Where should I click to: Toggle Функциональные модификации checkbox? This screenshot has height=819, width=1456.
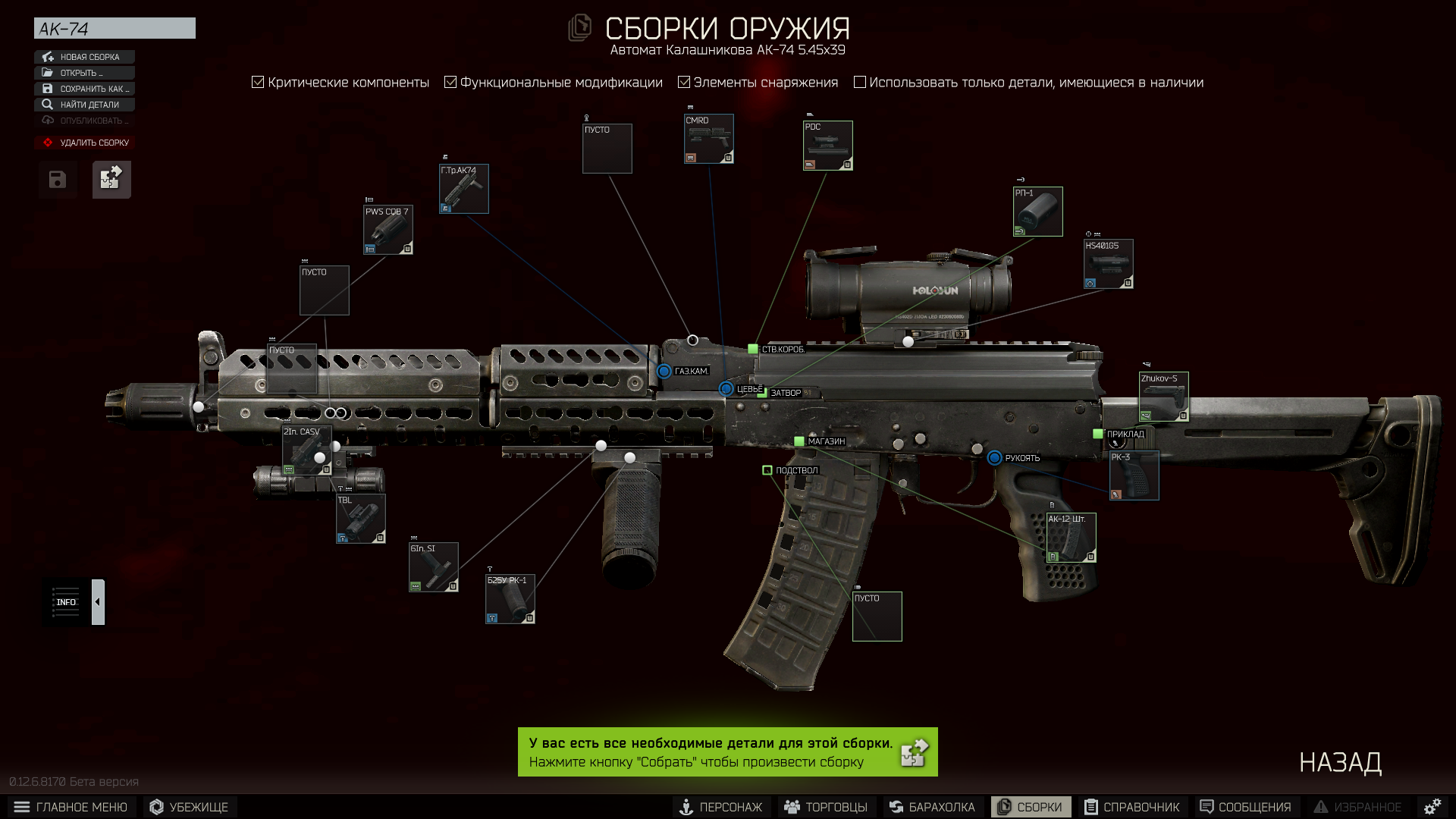[x=450, y=82]
